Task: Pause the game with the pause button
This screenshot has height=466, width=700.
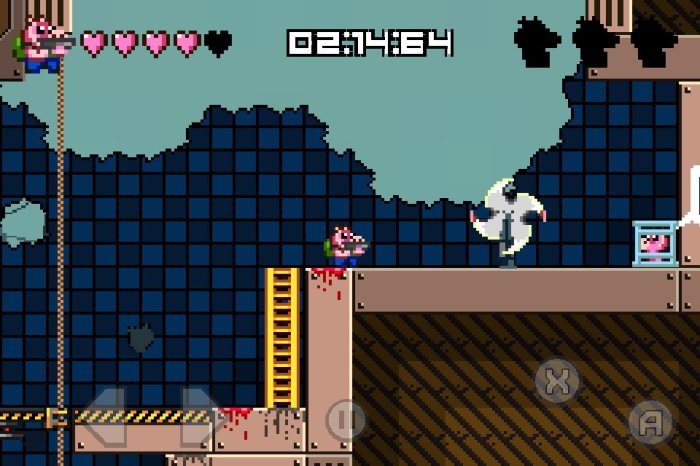Action: pyautogui.click(x=345, y=420)
